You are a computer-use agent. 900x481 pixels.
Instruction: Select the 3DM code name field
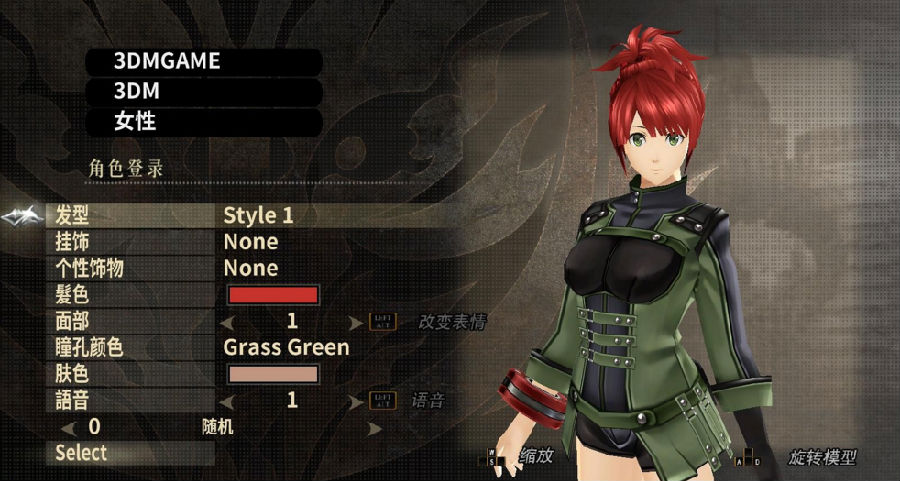point(204,92)
